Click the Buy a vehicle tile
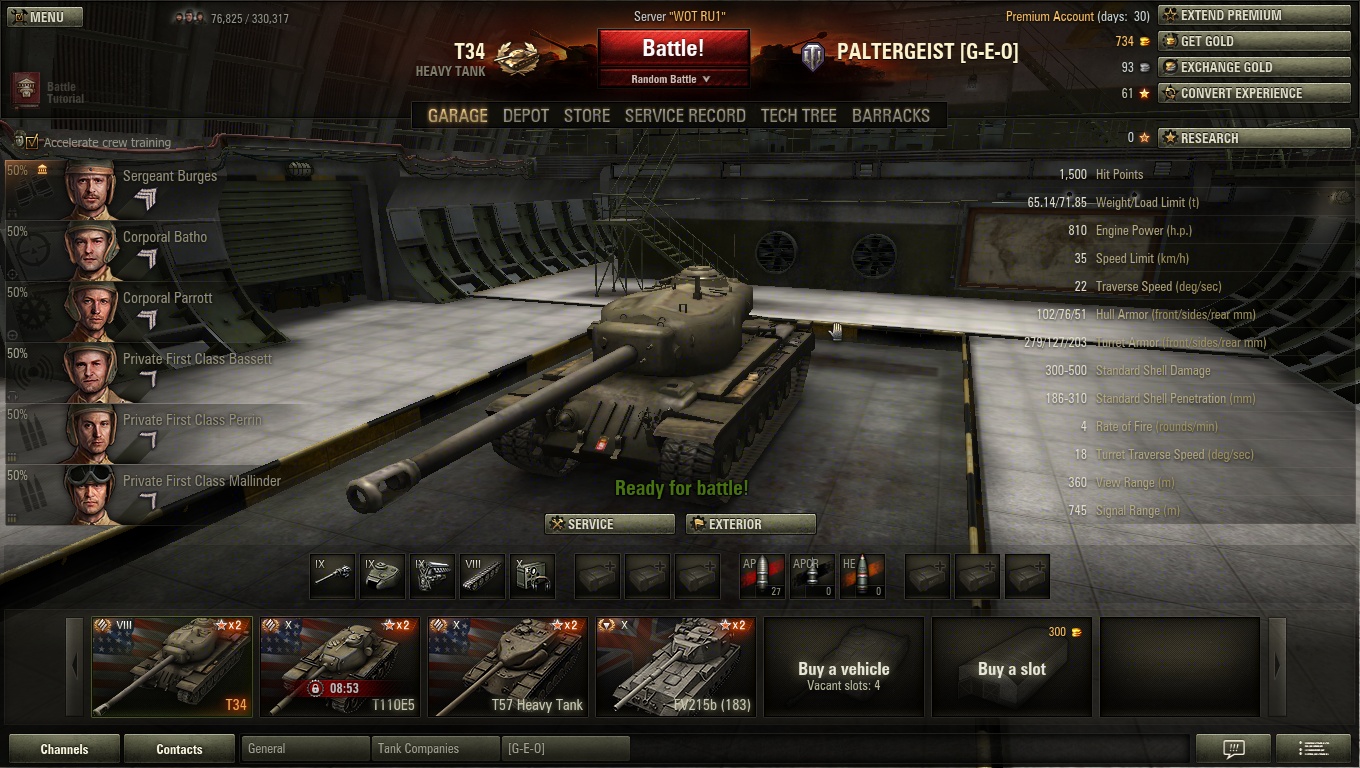Image resolution: width=1360 pixels, height=768 pixels. (x=844, y=666)
